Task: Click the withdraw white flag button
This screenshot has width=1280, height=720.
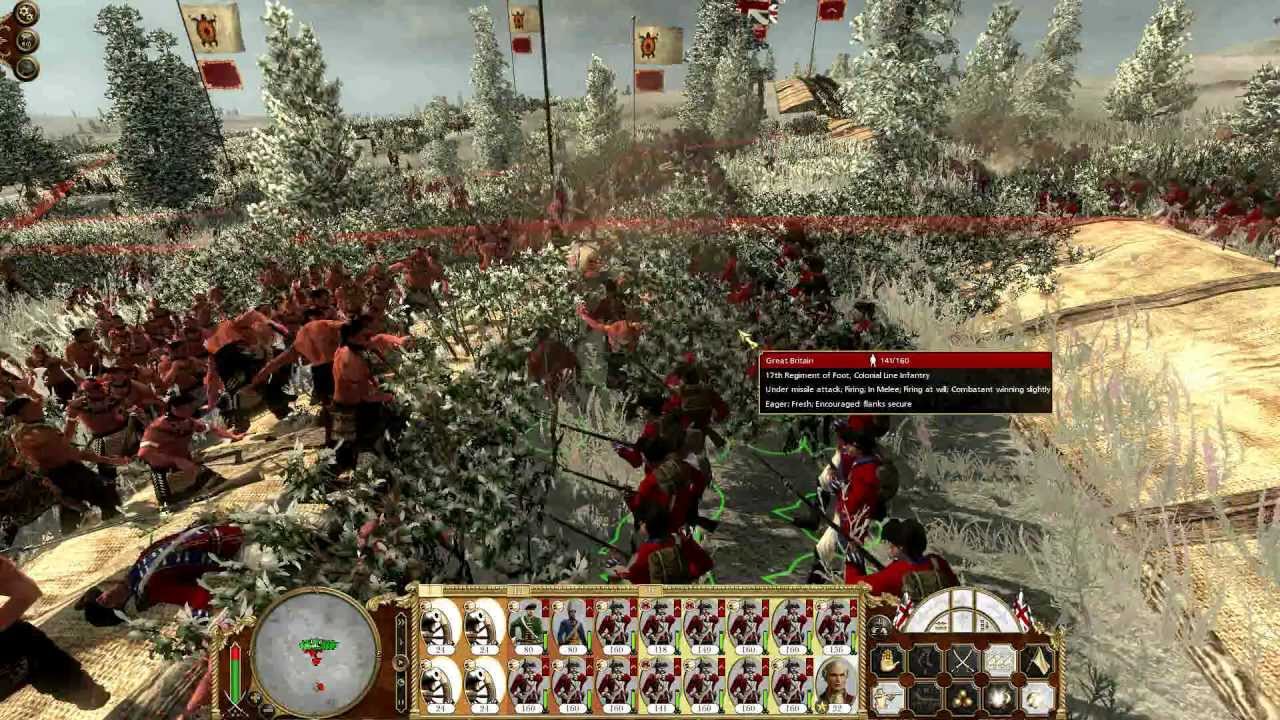Action: pyautogui.click(x=1036, y=660)
